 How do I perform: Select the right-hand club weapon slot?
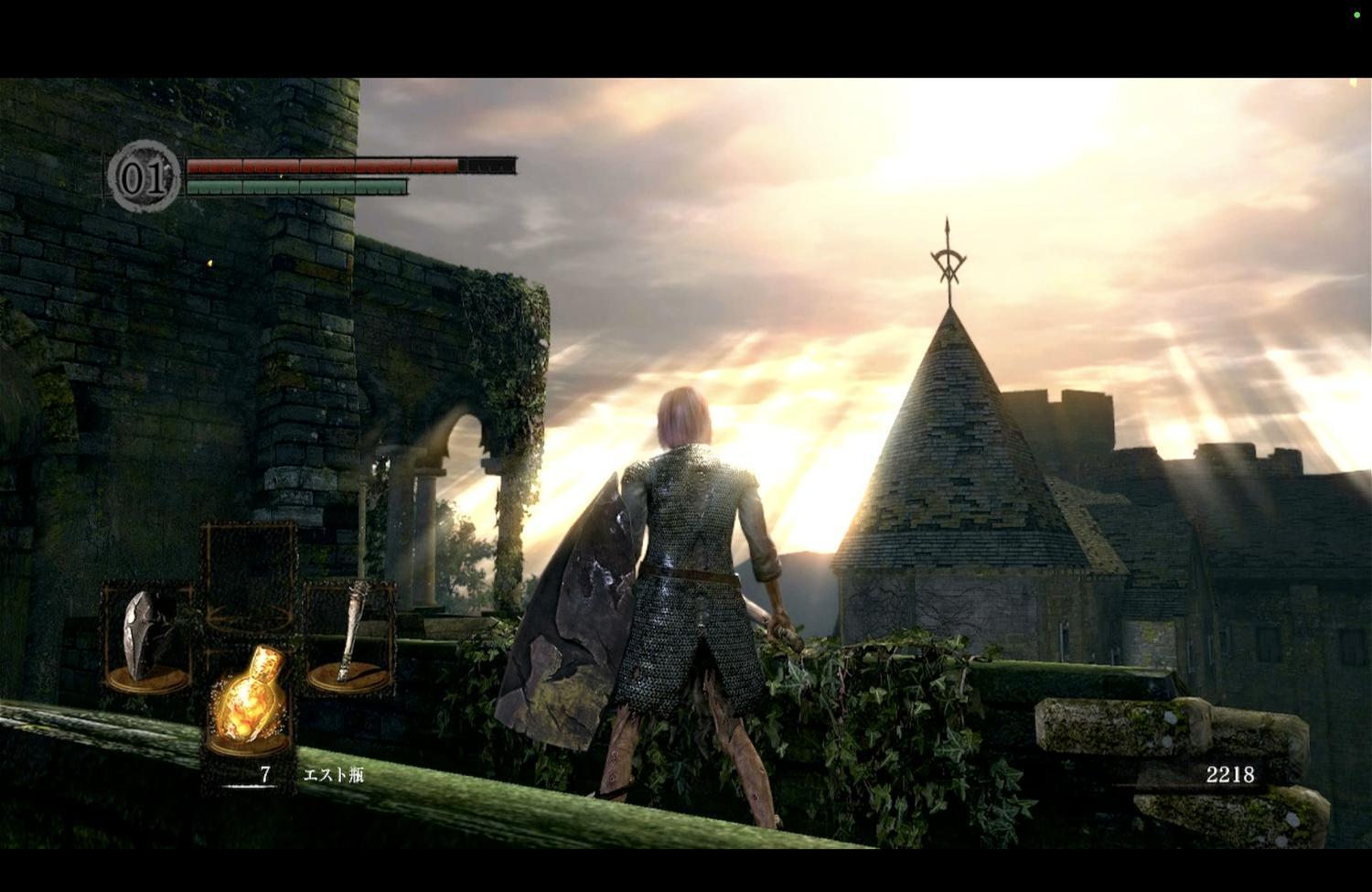[x=349, y=636]
